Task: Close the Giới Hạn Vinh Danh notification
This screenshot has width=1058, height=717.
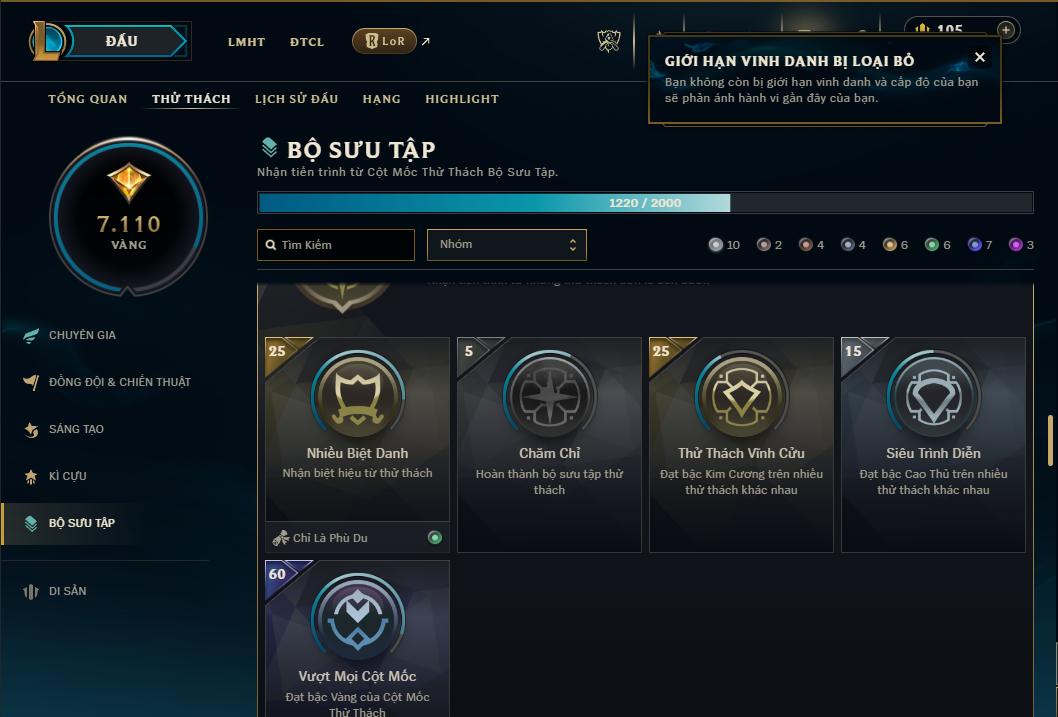Action: tap(980, 57)
